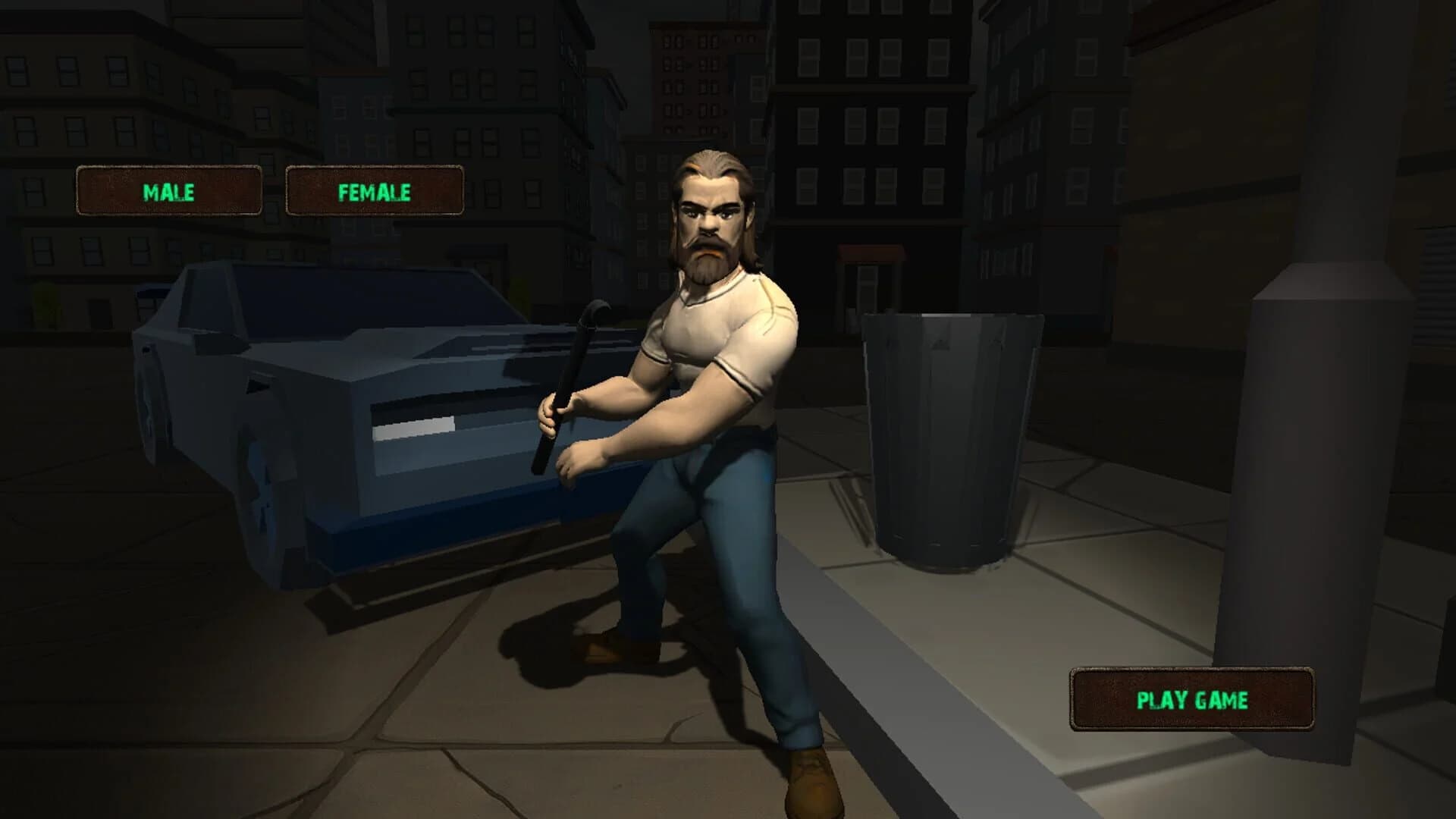Select the blue car behind the character

[x=341, y=417]
